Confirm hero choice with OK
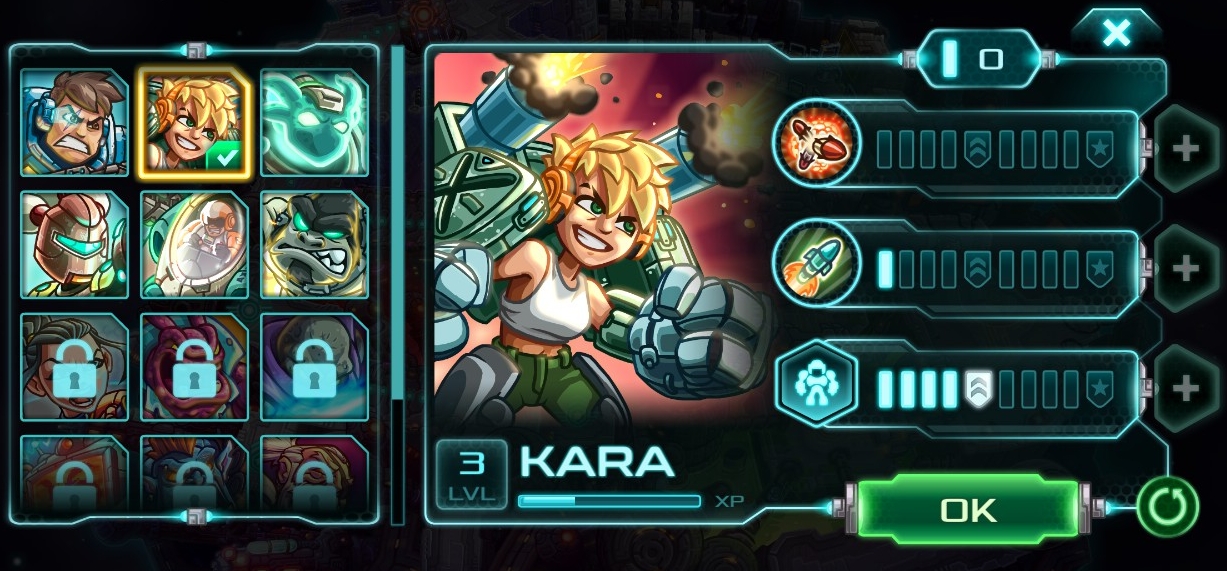This screenshot has height=571, width=1227. point(968,510)
